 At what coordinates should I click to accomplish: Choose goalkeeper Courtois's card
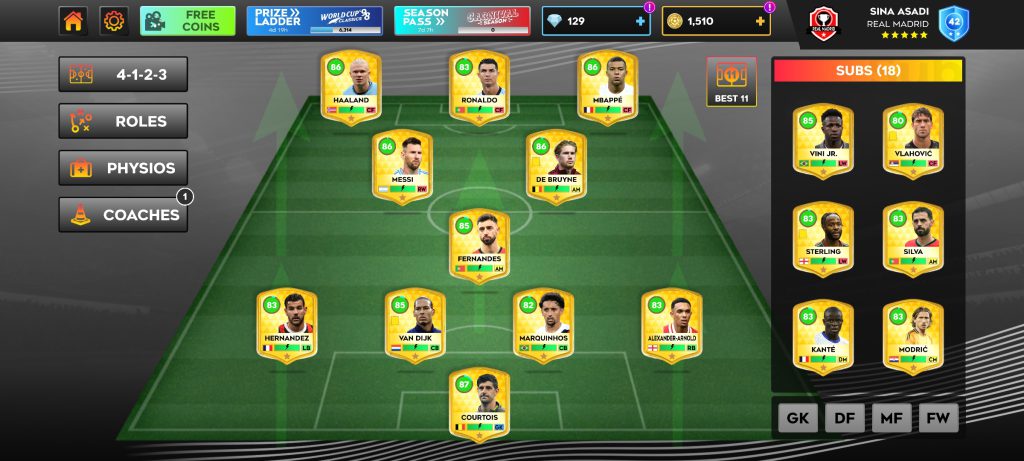pyautogui.click(x=479, y=405)
